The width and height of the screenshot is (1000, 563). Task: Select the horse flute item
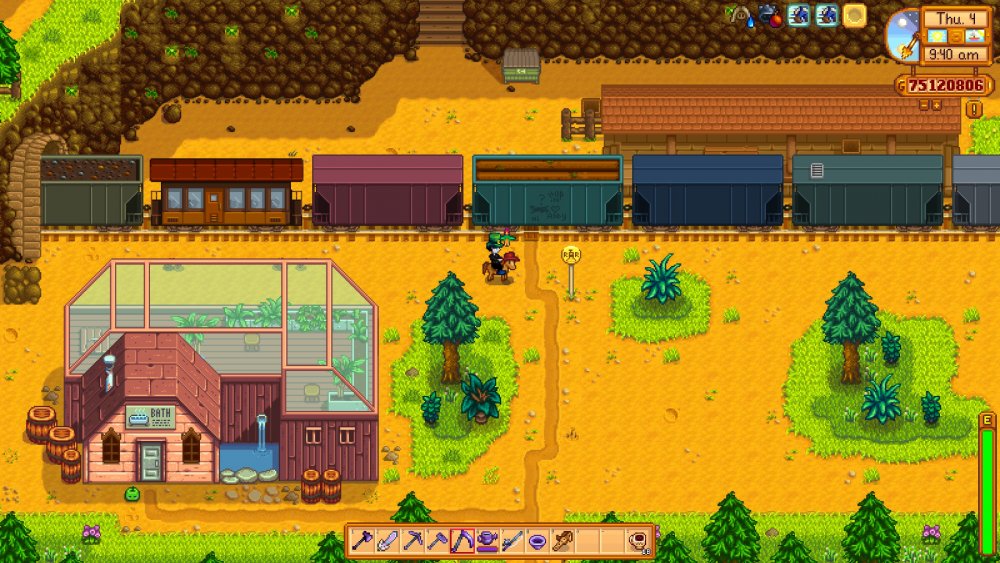coord(562,541)
